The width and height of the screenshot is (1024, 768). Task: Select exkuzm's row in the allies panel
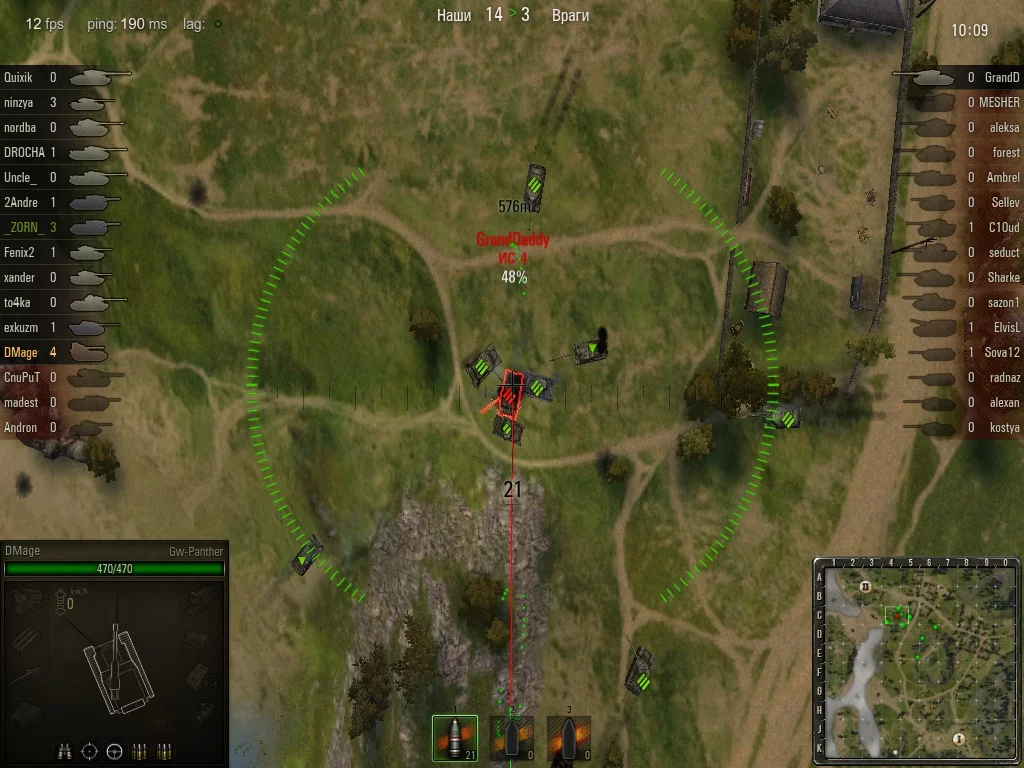coord(60,327)
